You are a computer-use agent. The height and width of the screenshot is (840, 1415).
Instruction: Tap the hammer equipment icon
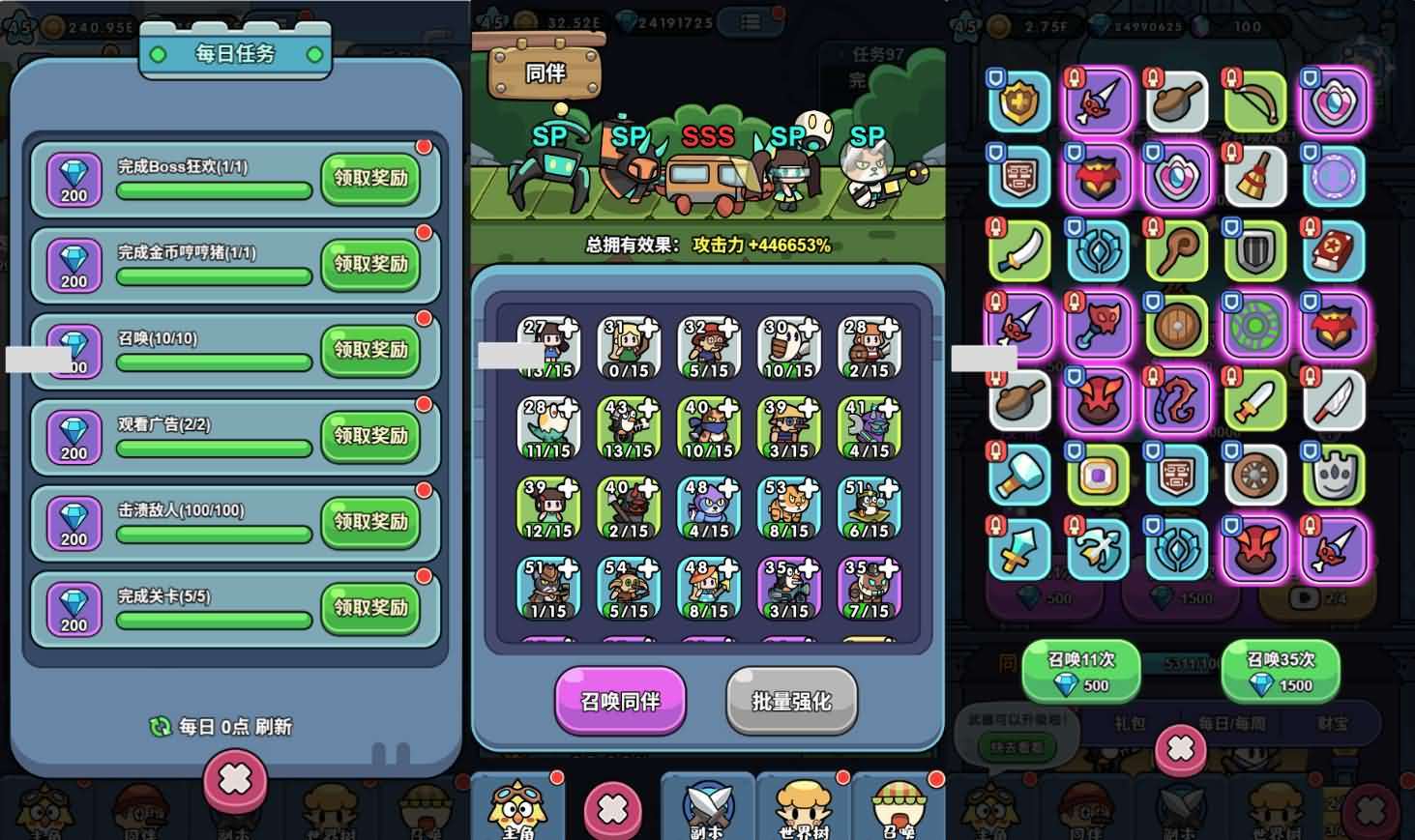click(1018, 478)
